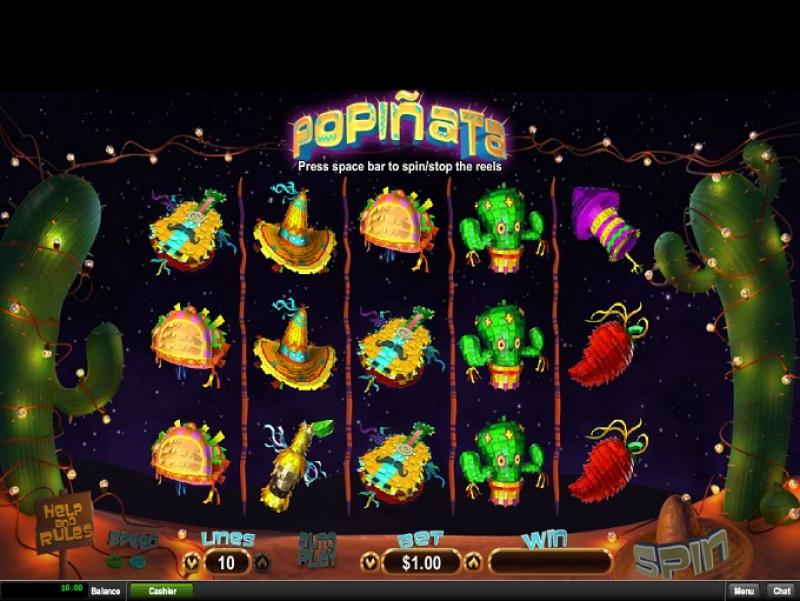Viewport: 800px width, 601px height.
Task: Decrease the number of lines
Action: pos(191,563)
